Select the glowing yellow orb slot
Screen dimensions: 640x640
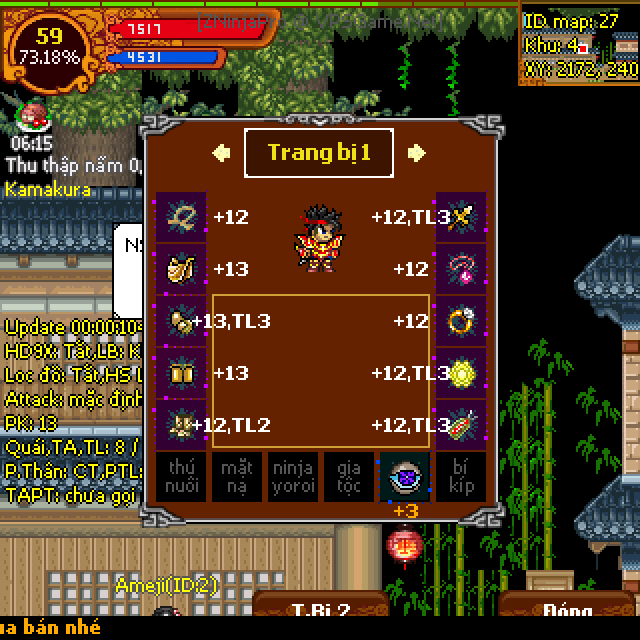pos(461,373)
